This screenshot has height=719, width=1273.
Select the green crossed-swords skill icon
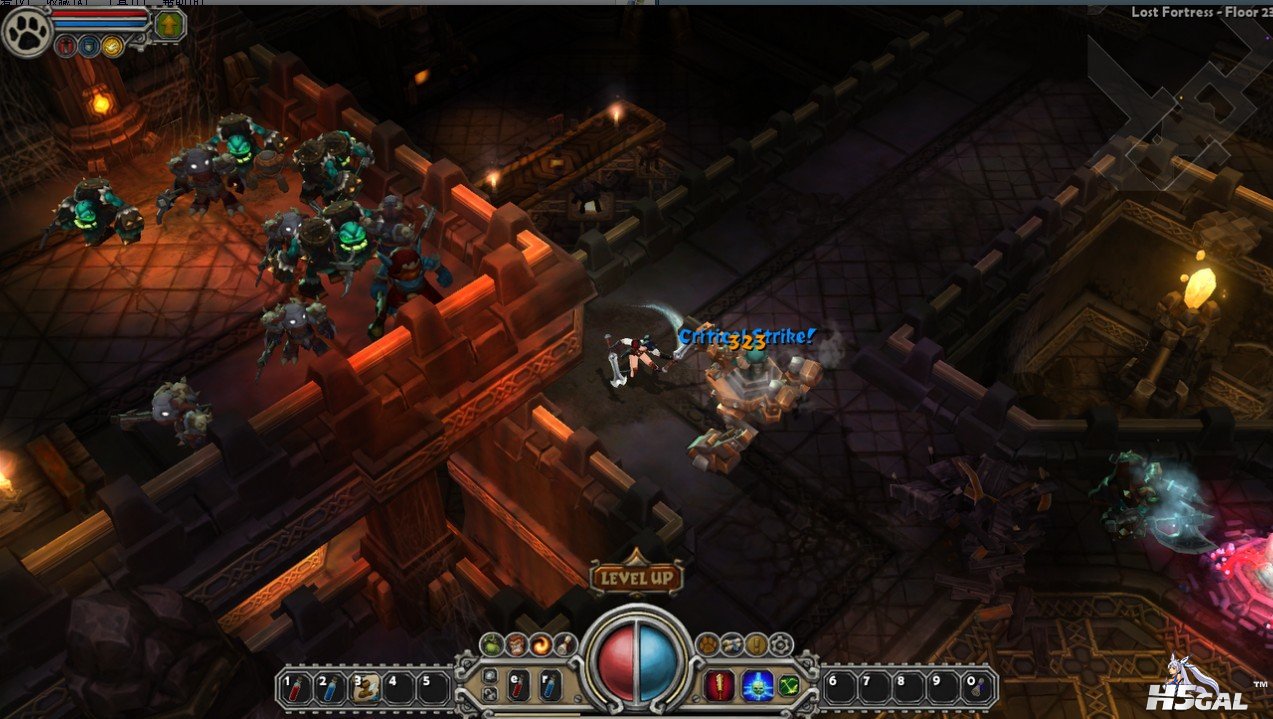[790, 686]
